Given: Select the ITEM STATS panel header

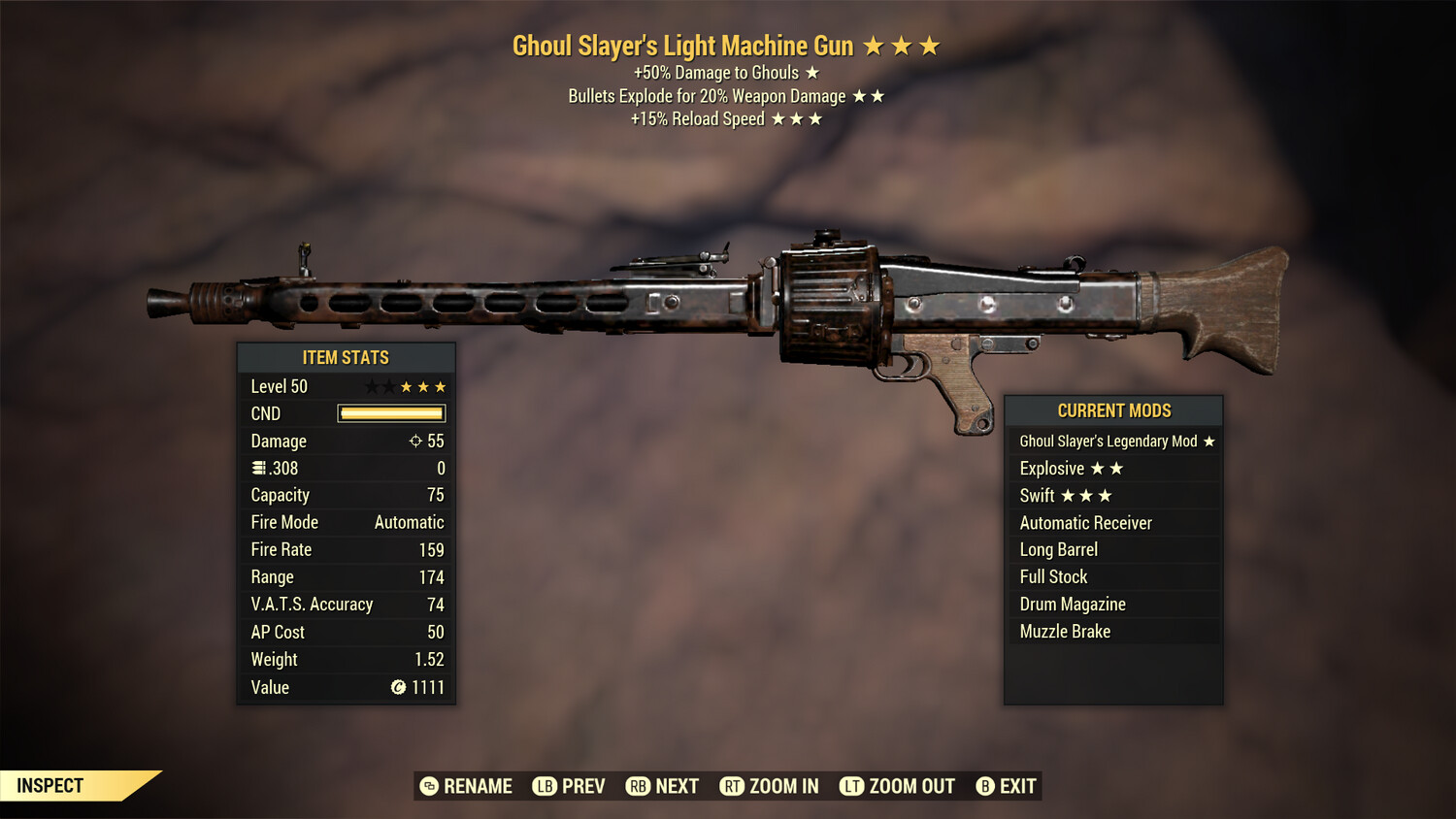Looking at the screenshot, I should (346, 357).
